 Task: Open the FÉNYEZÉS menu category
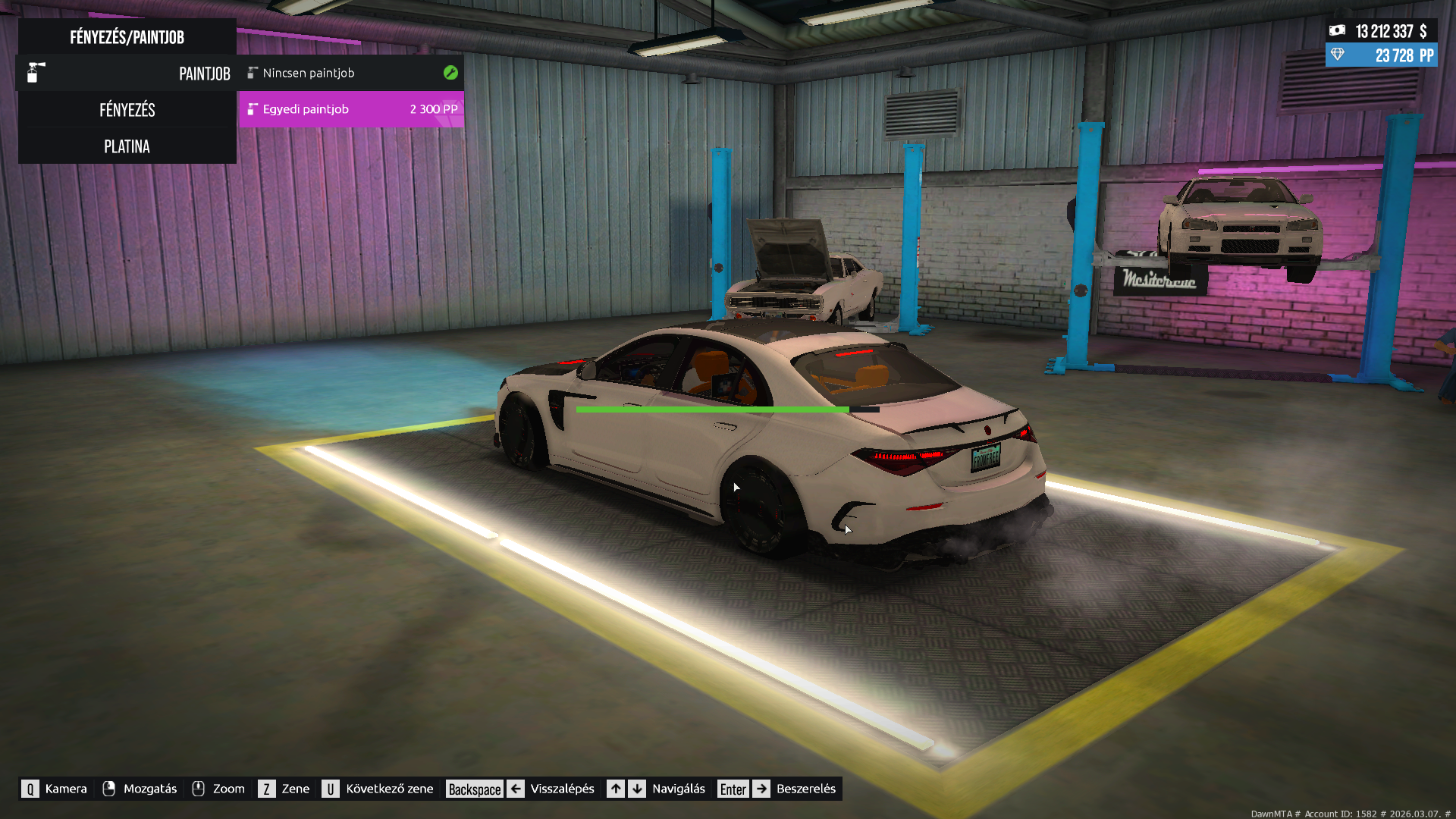click(x=127, y=110)
